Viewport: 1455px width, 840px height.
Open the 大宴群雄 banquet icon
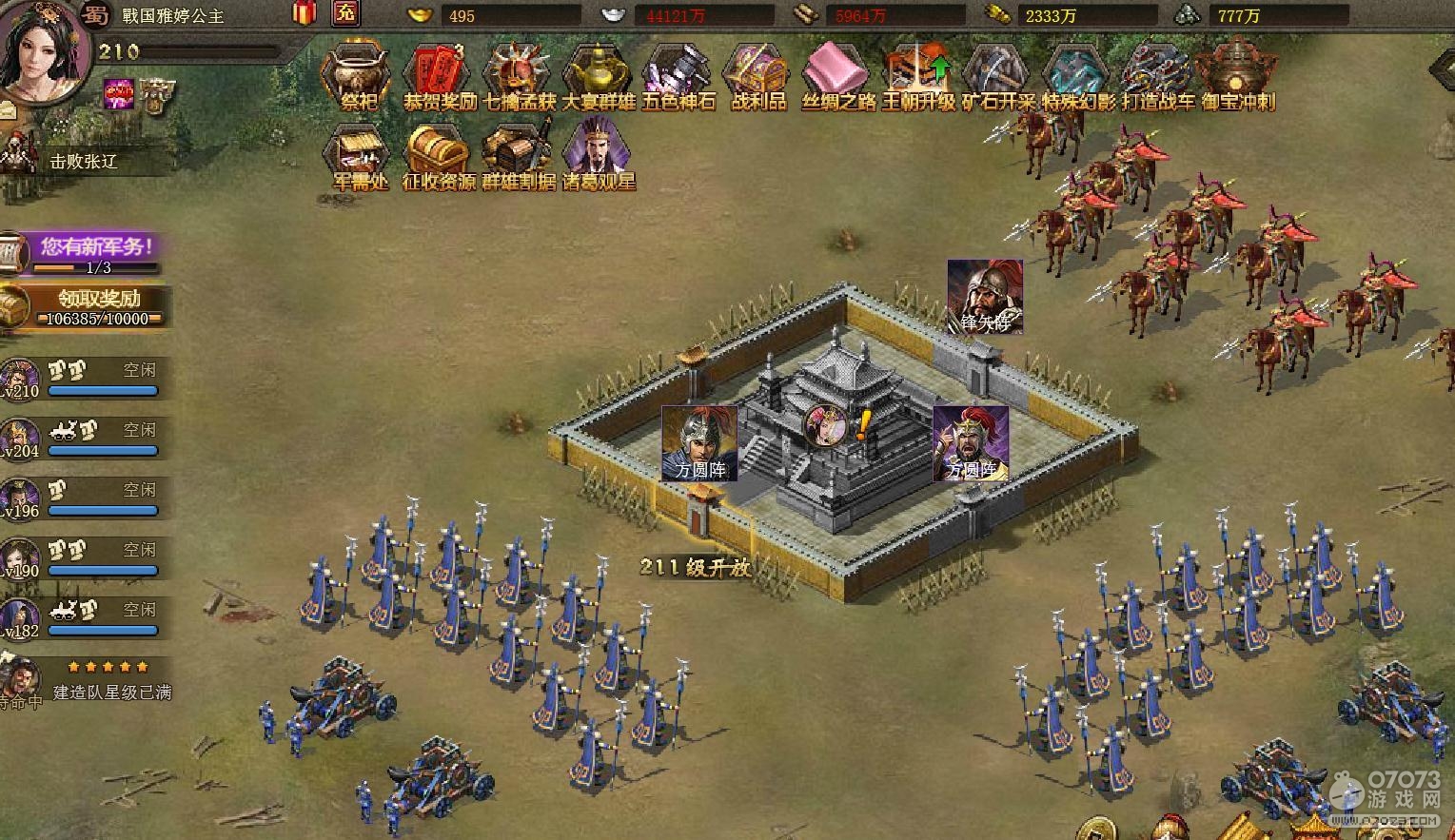coord(598,75)
